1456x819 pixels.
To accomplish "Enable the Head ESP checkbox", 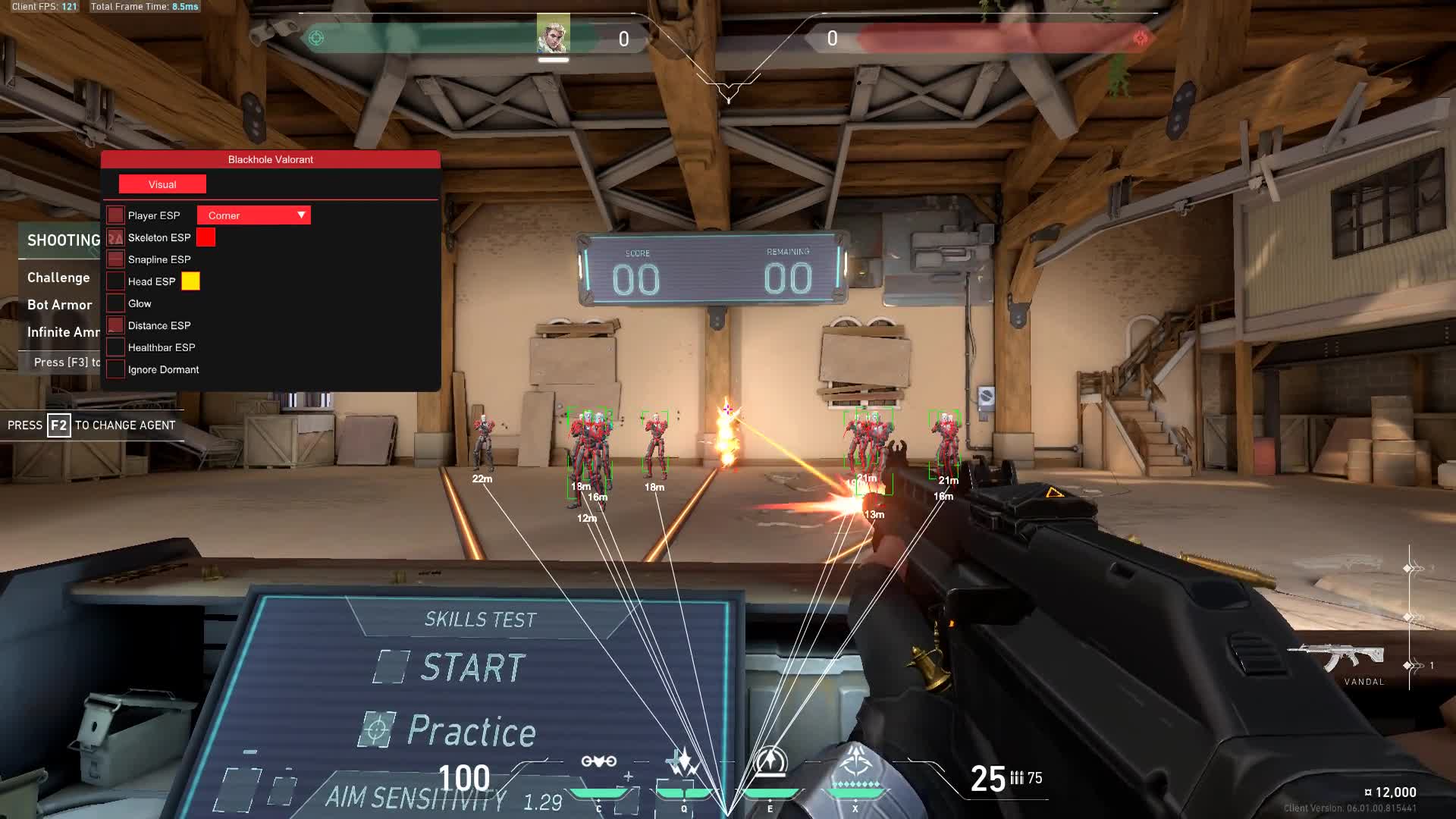I will click(115, 281).
